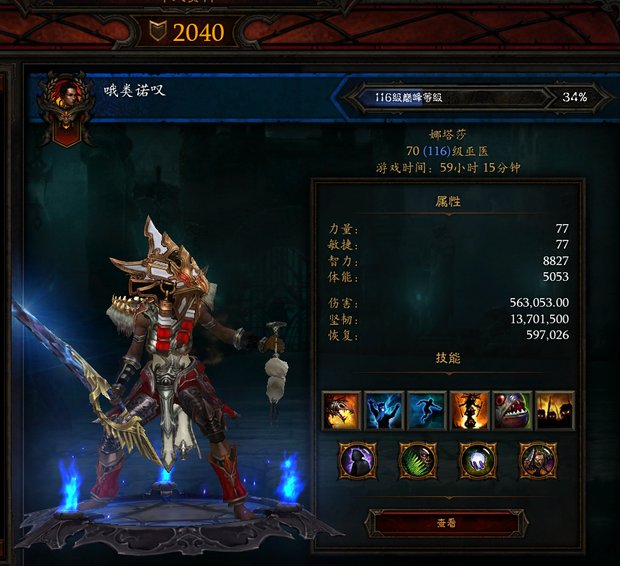The height and width of the screenshot is (566, 620).
Task: Select the Zombie Dogs skill icon
Action: [x=342, y=410]
